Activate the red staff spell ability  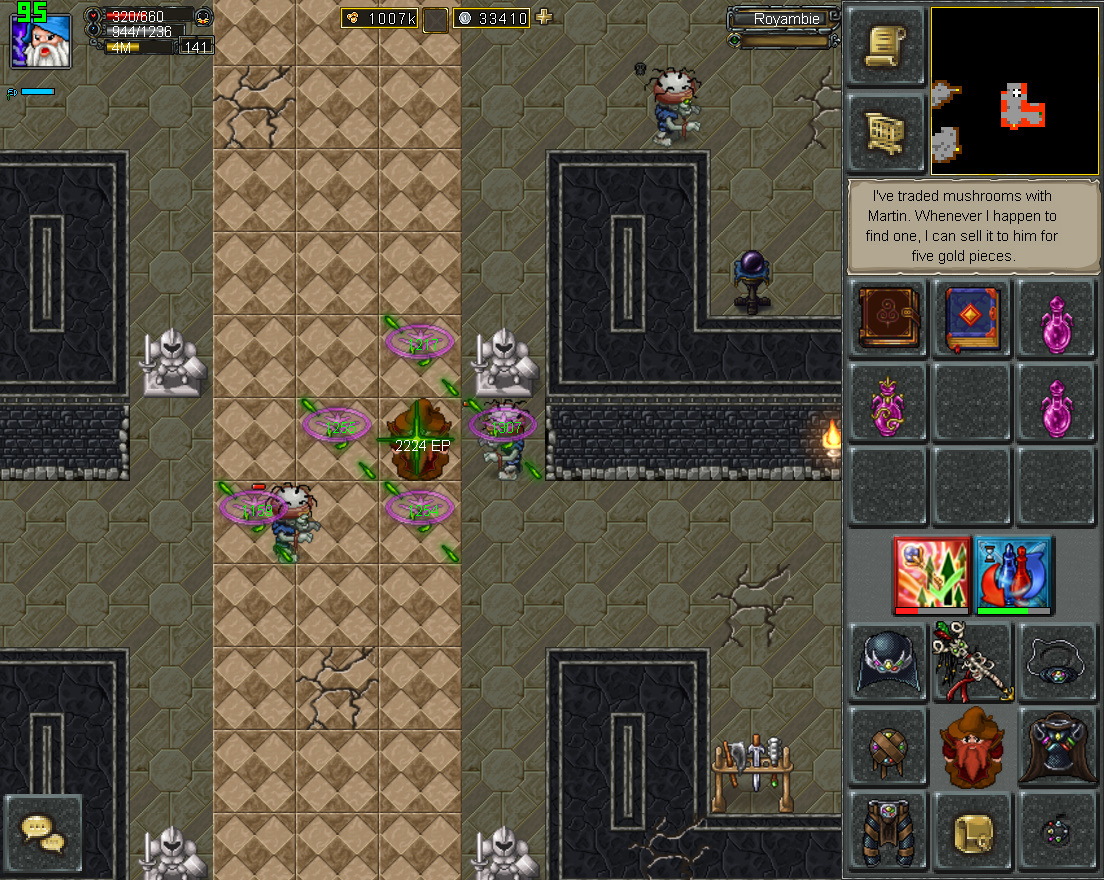932,574
